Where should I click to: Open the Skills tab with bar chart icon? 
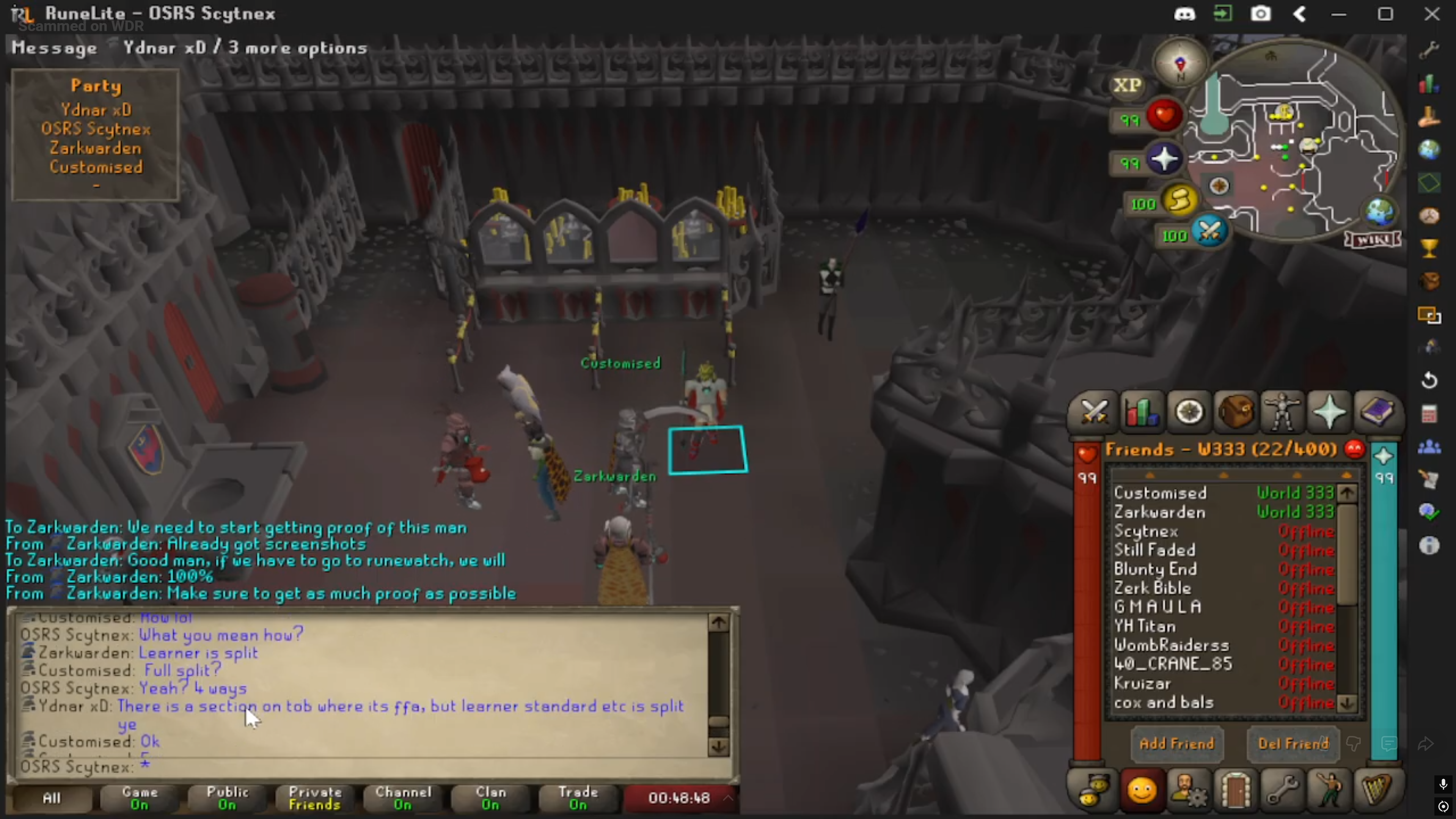point(1141,412)
